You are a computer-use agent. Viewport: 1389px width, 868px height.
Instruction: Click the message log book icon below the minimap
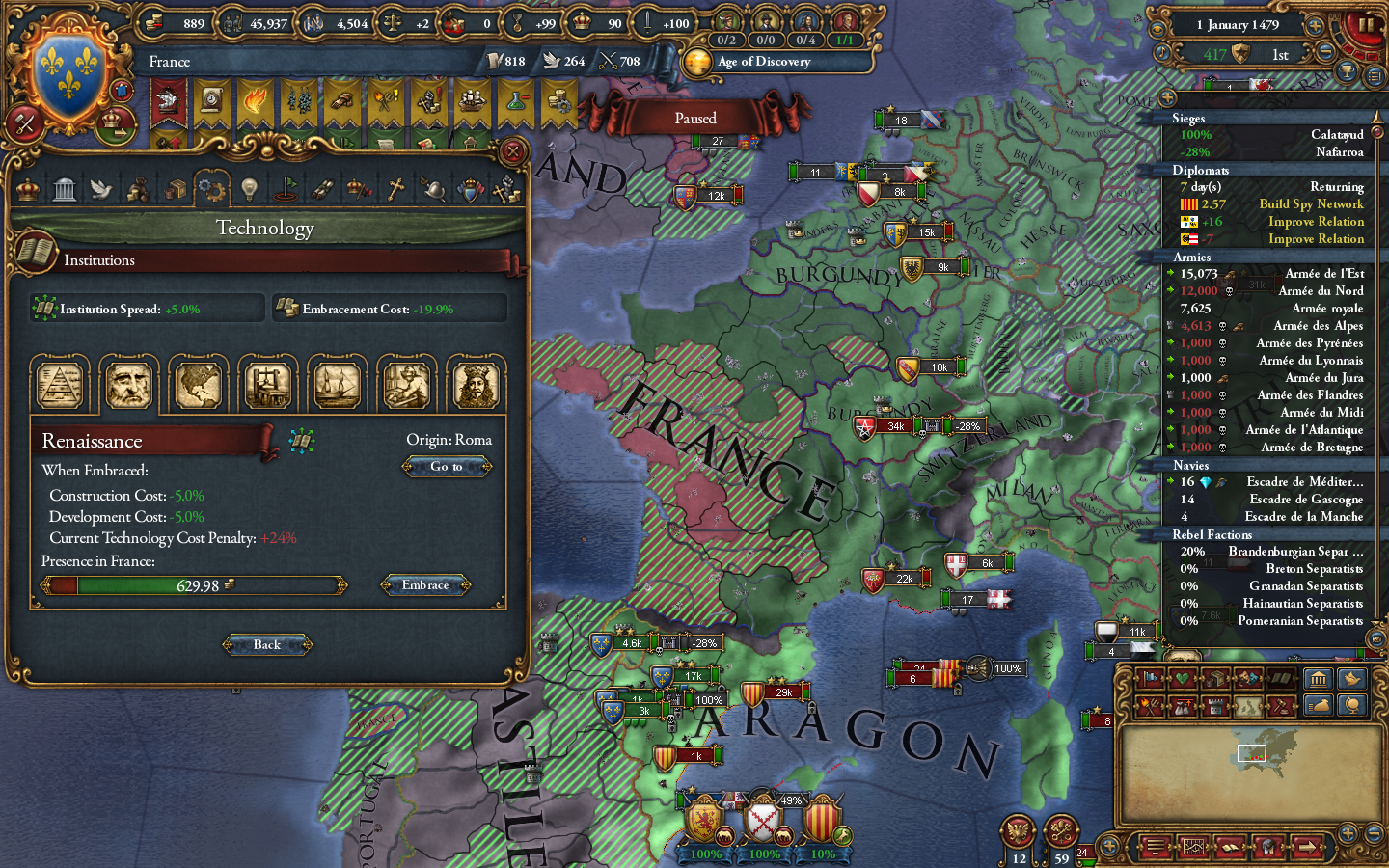point(1230,847)
